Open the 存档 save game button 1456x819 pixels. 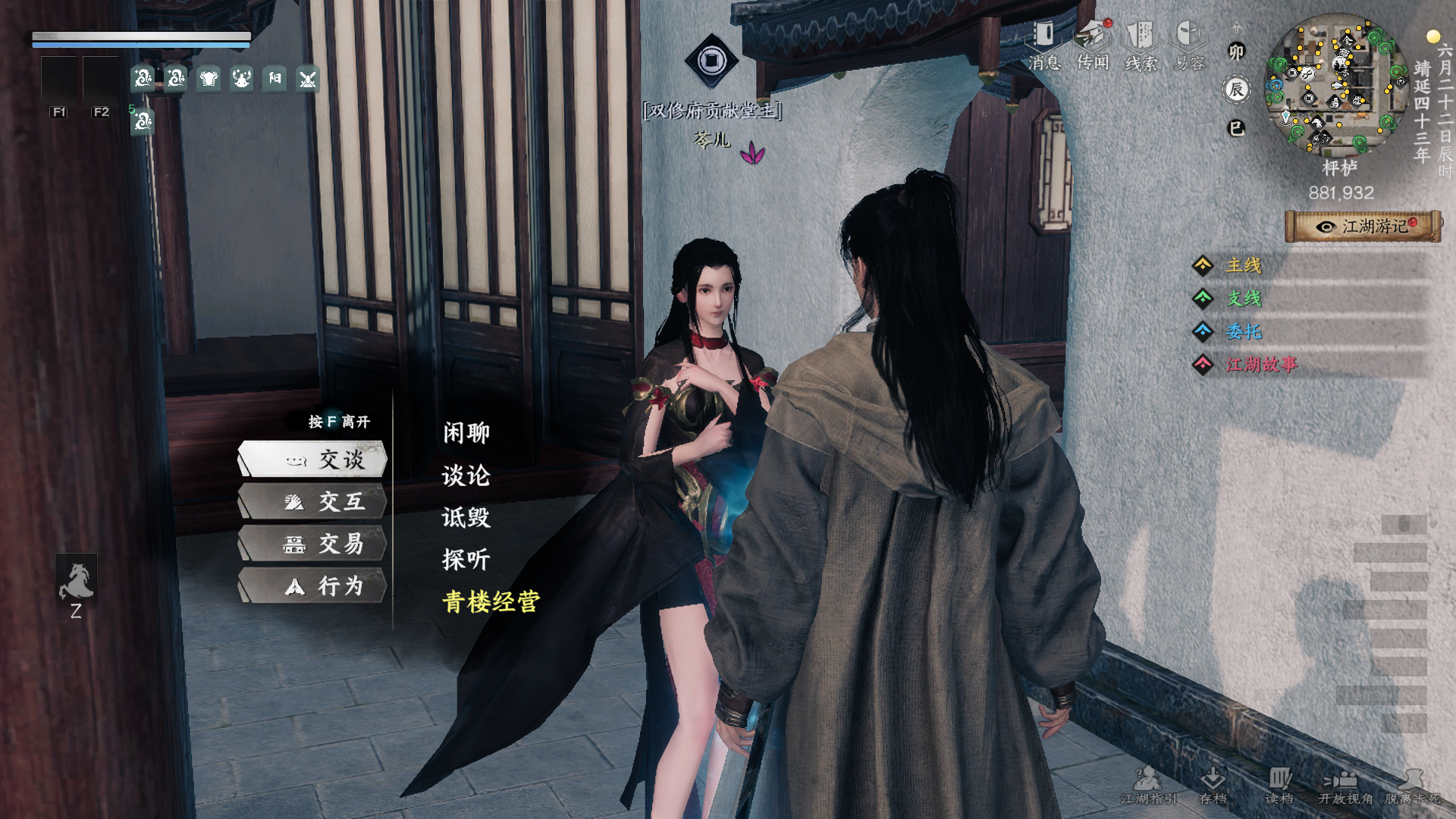pos(1213,785)
